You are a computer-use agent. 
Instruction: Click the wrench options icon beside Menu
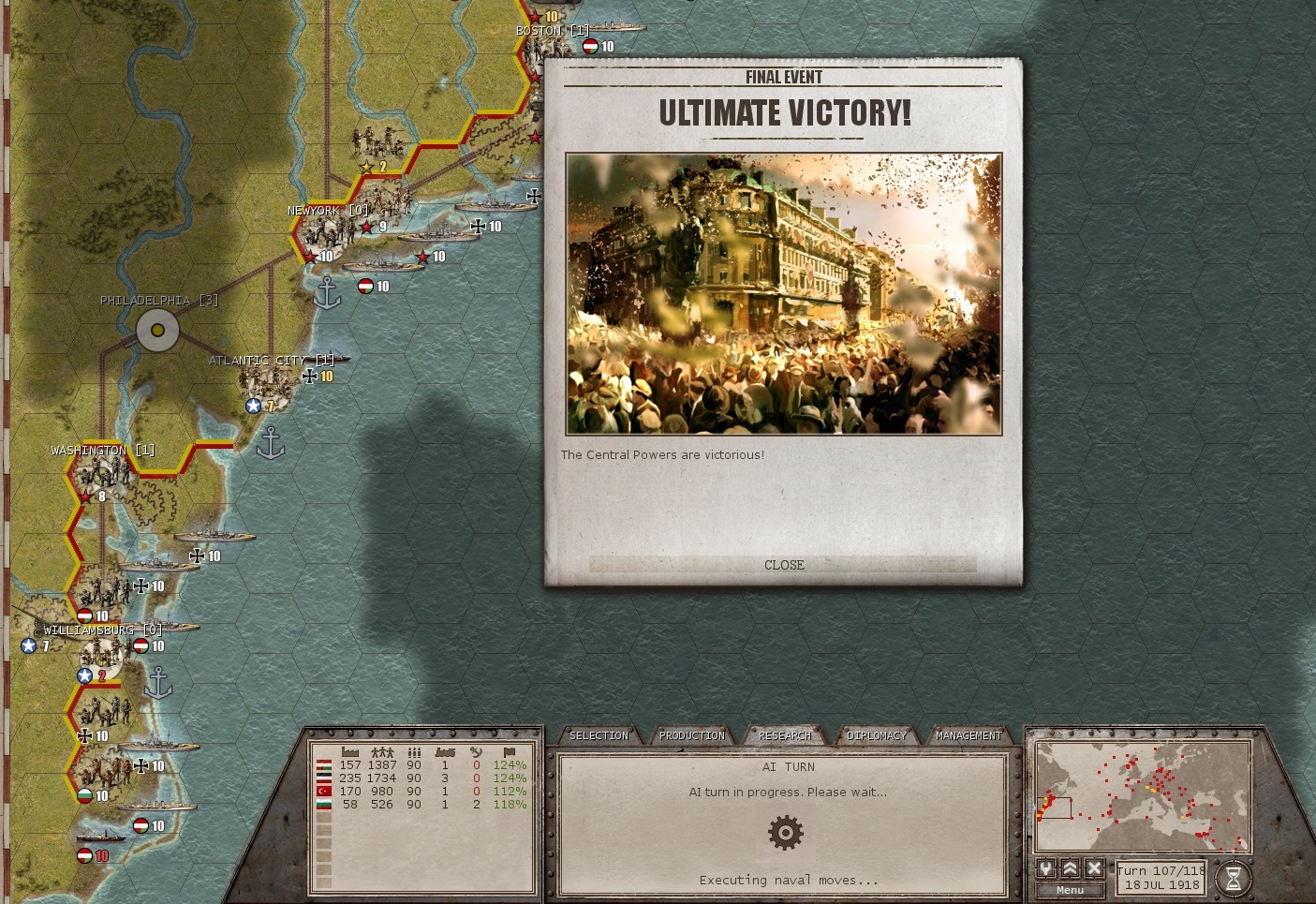(1045, 869)
